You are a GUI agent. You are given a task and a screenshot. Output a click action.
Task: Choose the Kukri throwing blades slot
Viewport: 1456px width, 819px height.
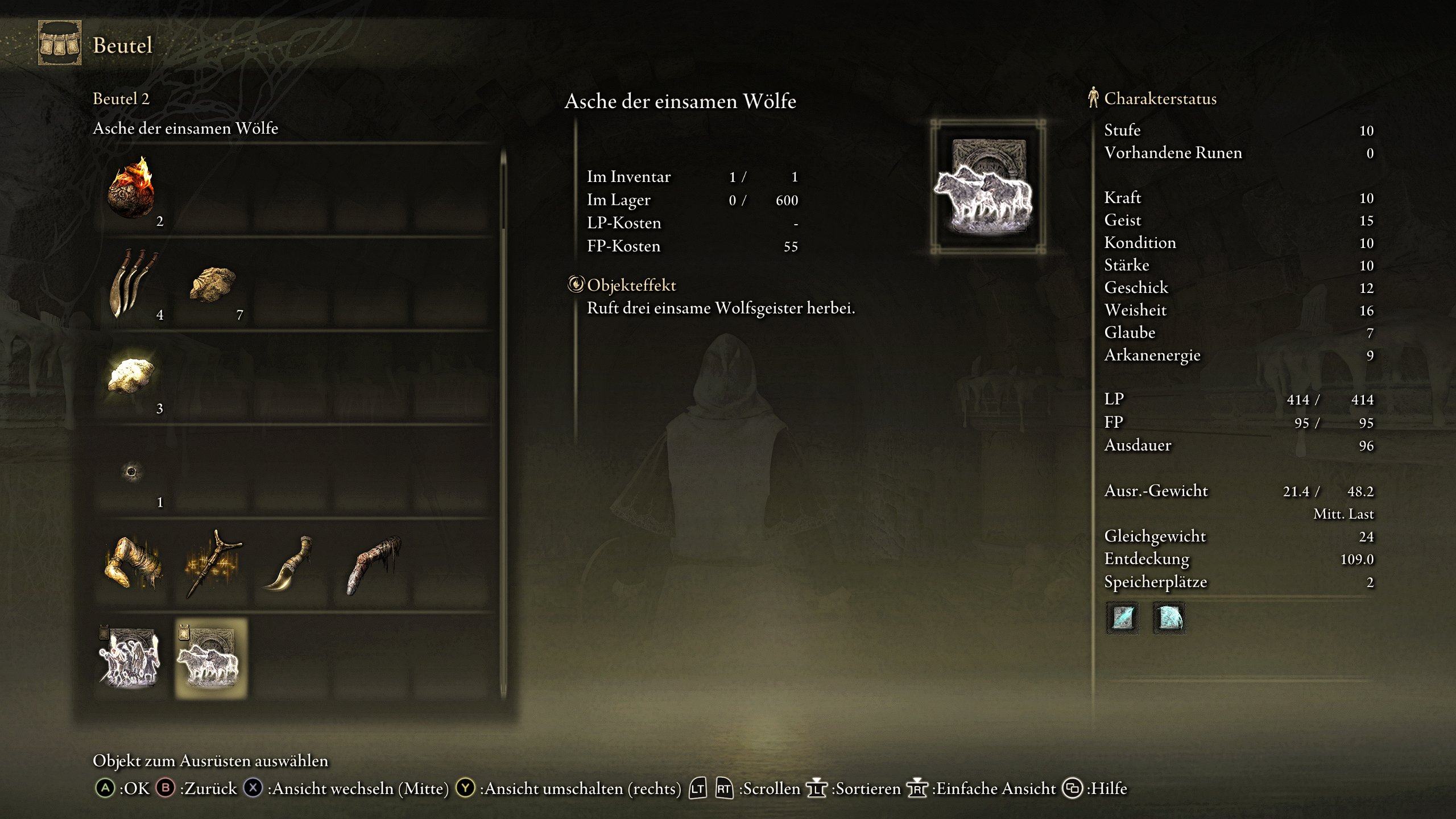coord(131,283)
